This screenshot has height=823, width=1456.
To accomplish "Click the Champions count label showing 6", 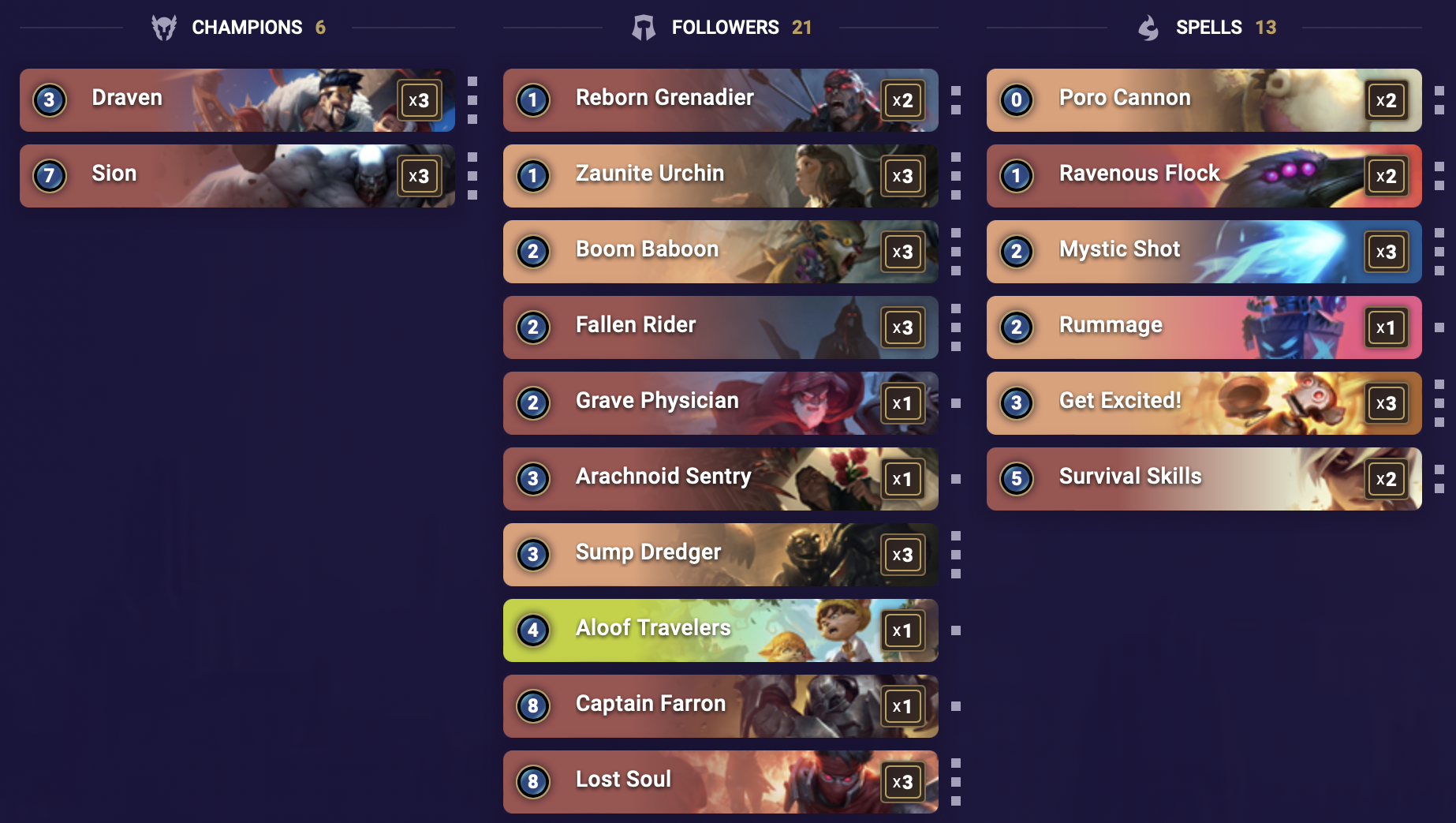I will point(320,26).
